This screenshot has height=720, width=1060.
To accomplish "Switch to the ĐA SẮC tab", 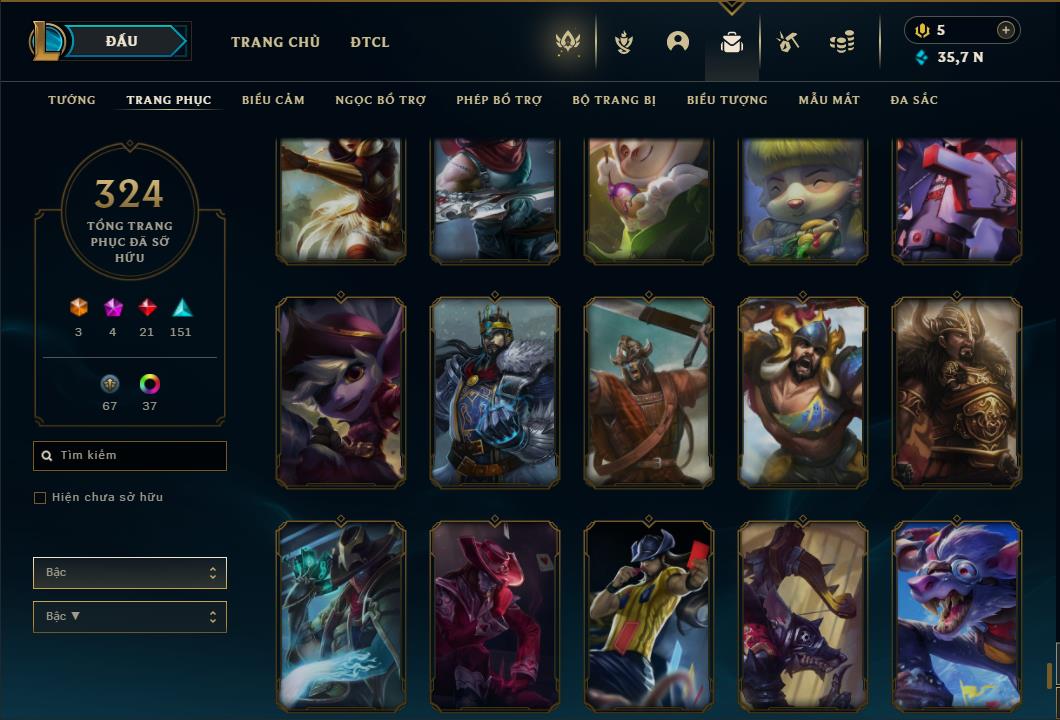I will coord(914,100).
